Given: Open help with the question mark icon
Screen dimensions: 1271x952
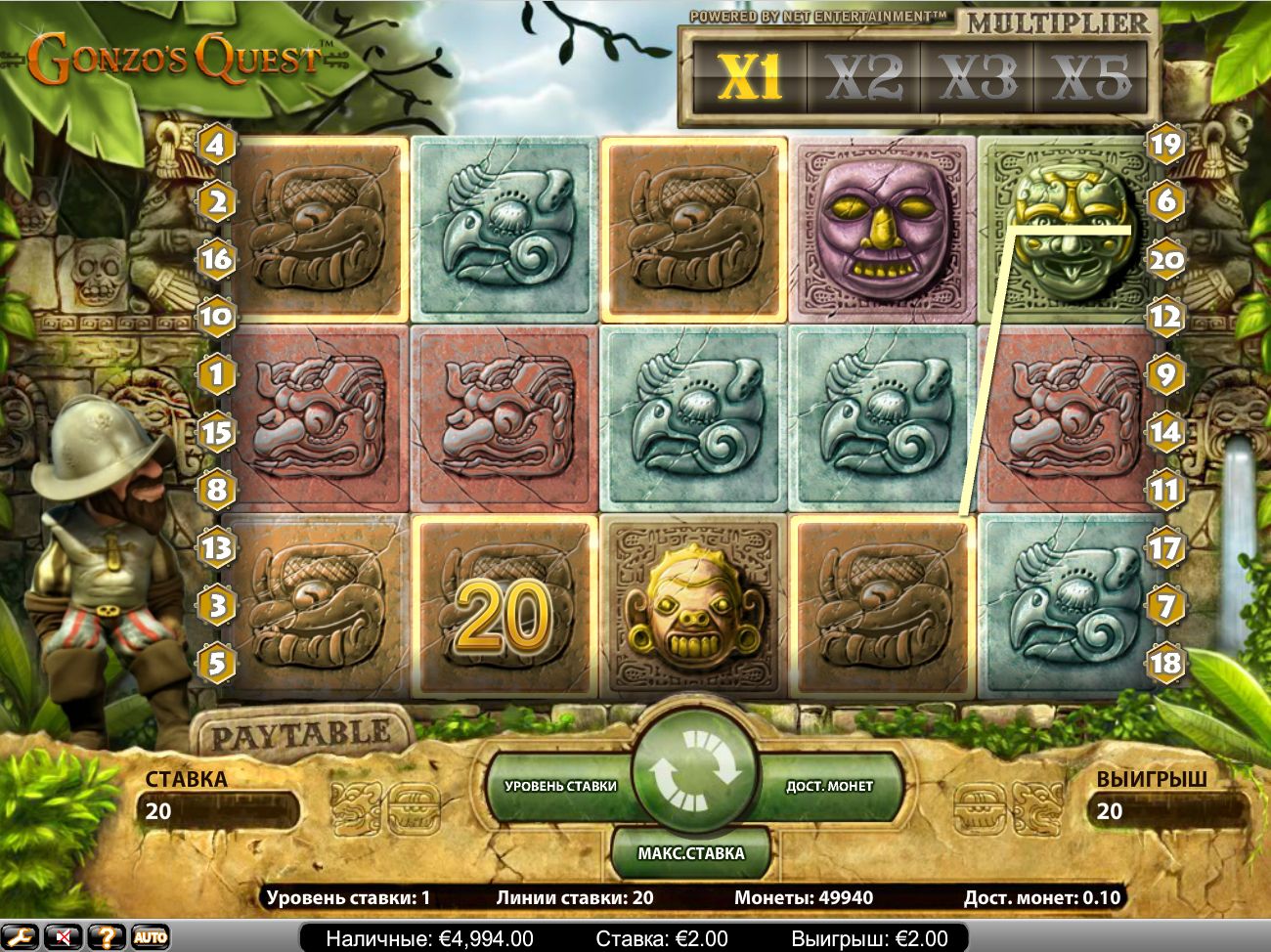Looking at the screenshot, I should coord(108,937).
